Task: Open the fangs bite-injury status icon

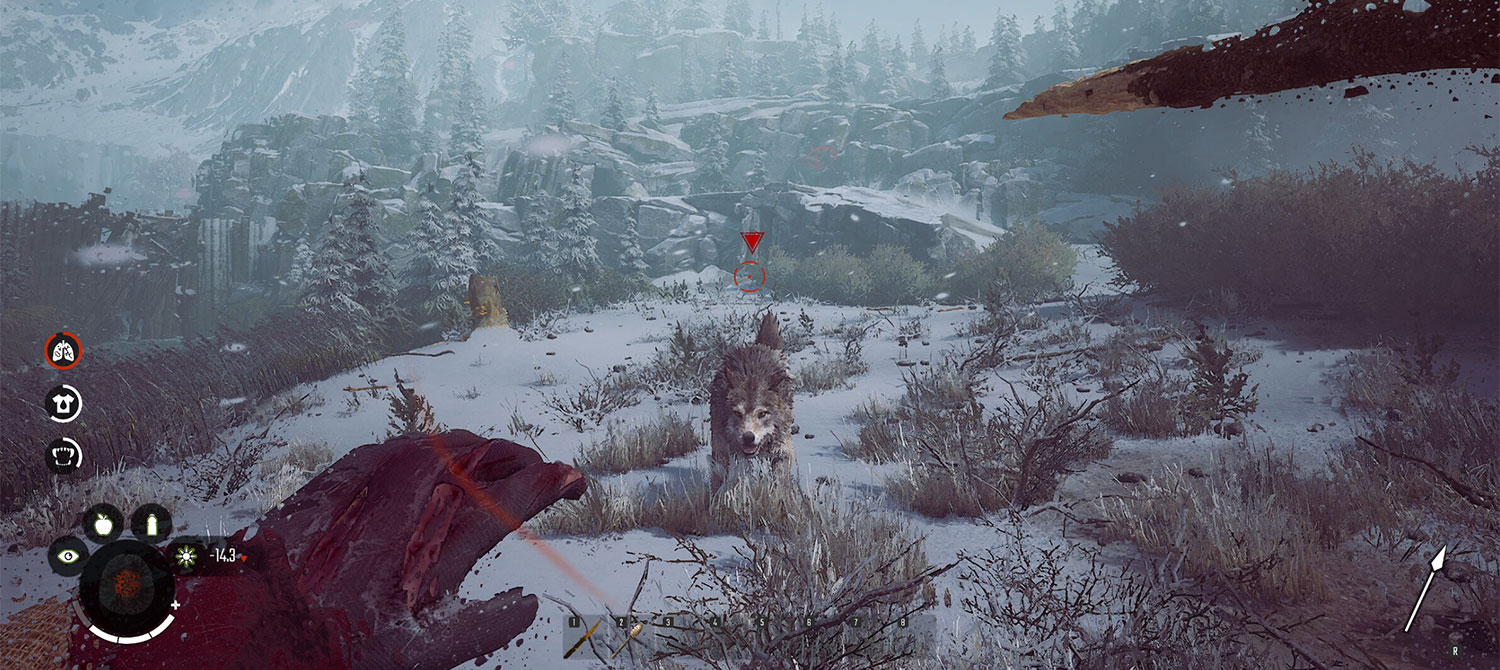Action: [63, 455]
